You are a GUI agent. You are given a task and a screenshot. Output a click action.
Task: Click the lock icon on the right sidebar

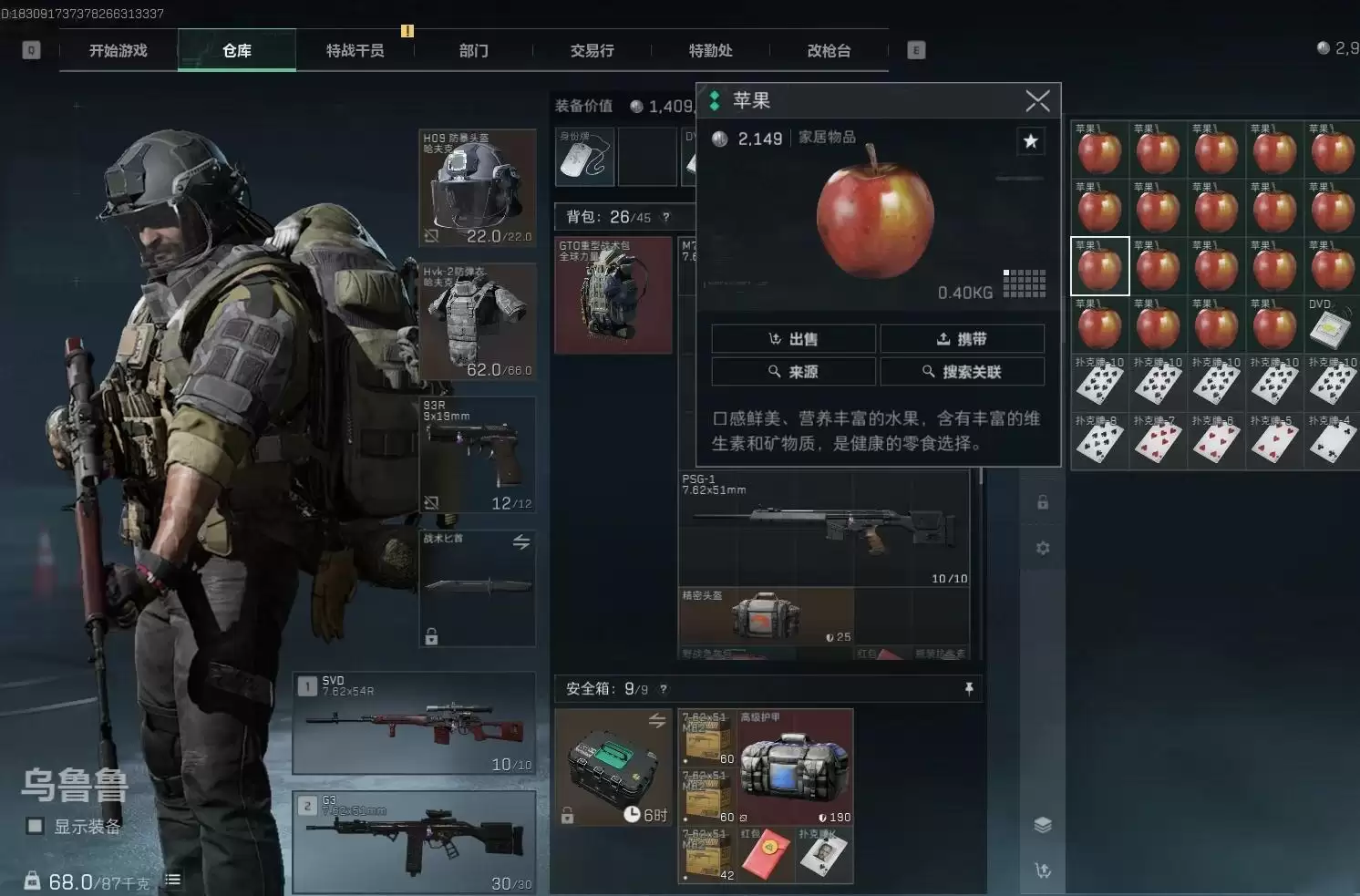(1042, 501)
